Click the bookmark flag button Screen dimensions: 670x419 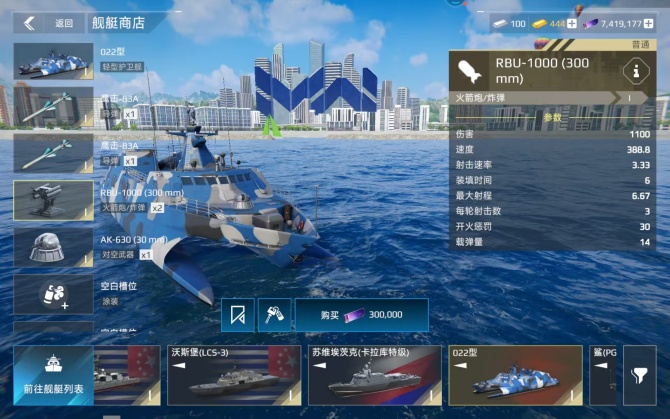(x=237, y=315)
